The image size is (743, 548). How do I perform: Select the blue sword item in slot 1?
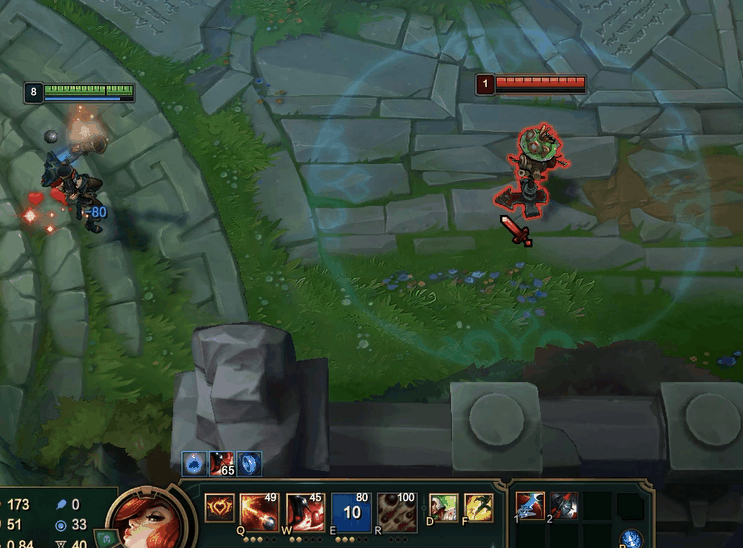[x=530, y=507]
